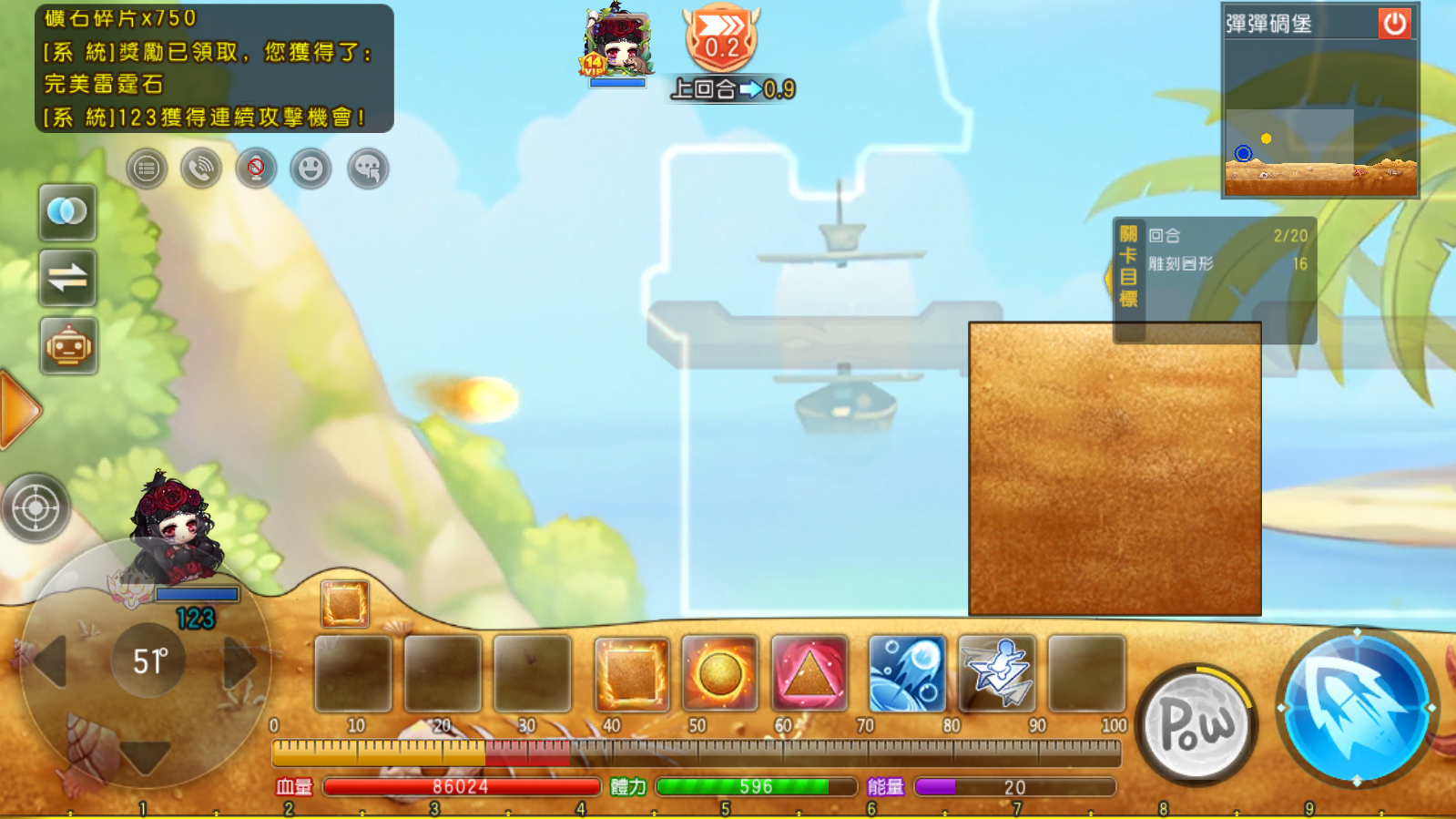Viewport: 1456px width, 819px height.
Task: Click the swap arrows button
Action: tap(67, 278)
